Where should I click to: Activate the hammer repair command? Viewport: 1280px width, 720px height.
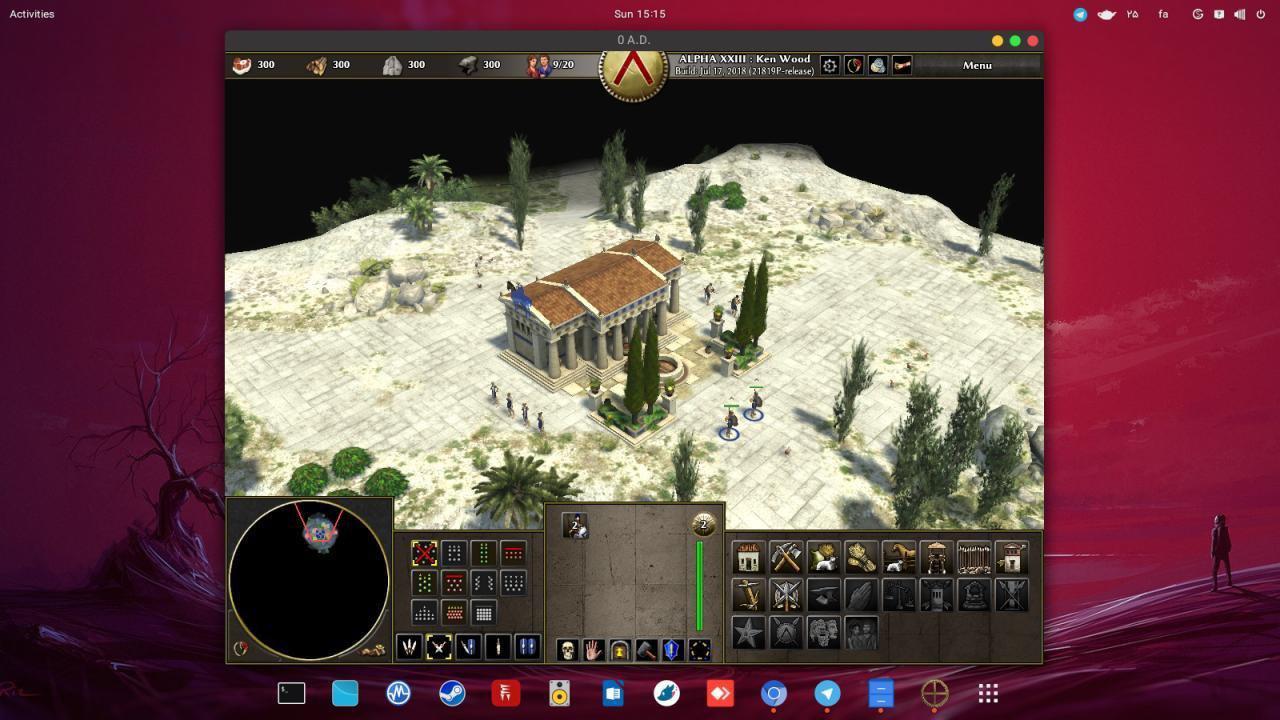646,650
